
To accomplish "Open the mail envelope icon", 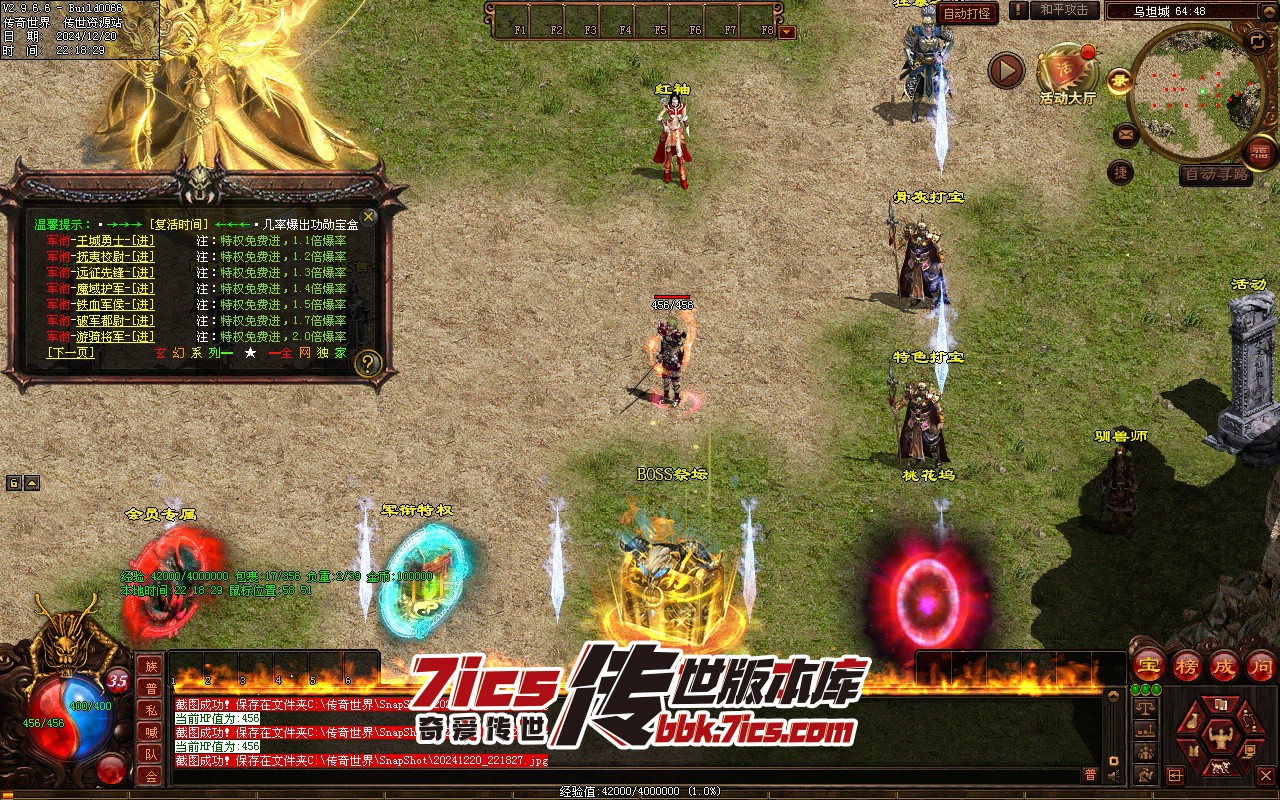I will click(x=1126, y=133).
